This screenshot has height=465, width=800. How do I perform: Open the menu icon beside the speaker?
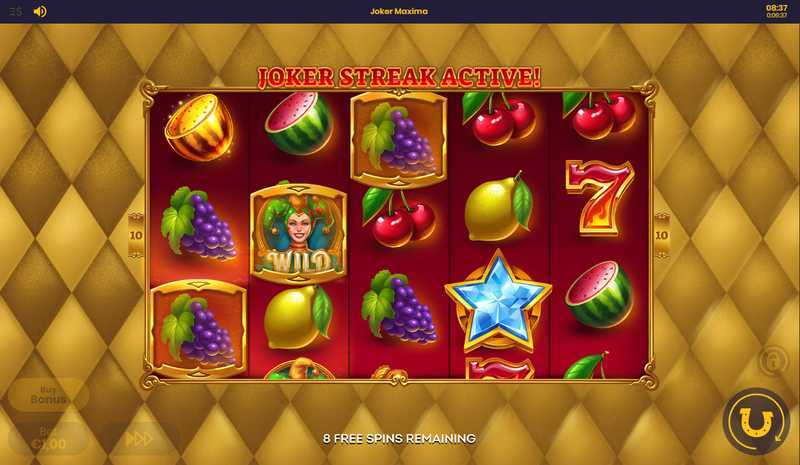pyautogui.click(x=17, y=12)
